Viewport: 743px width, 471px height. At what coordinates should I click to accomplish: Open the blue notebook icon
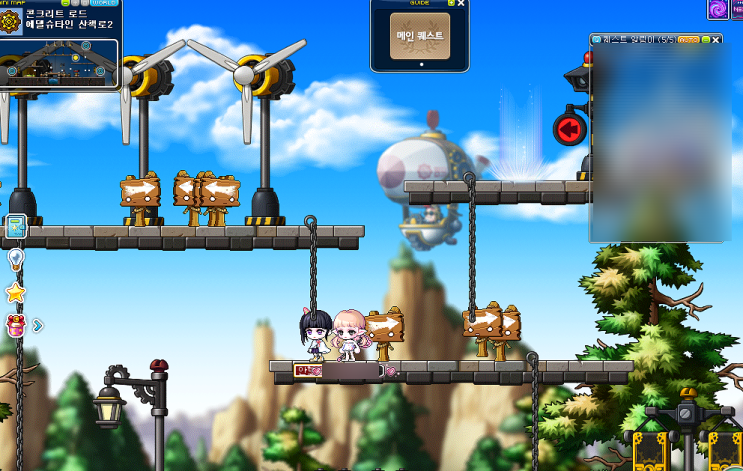coord(16,227)
